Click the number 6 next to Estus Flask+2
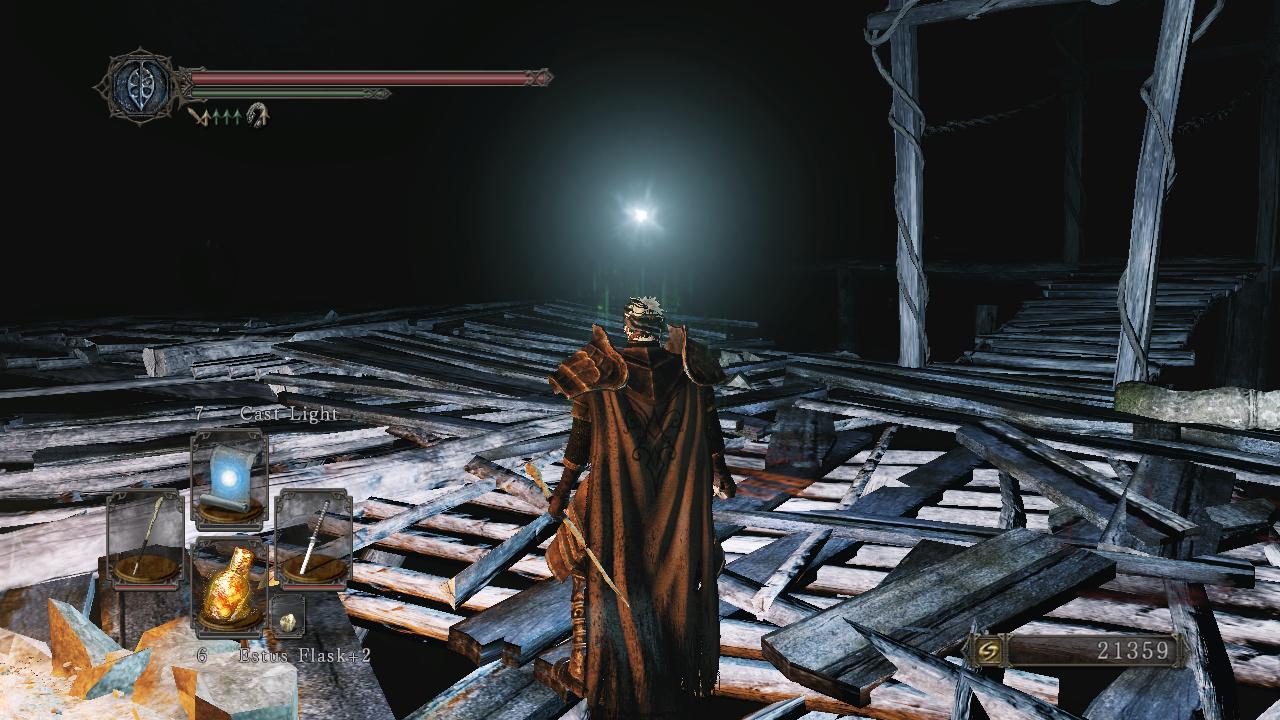Image resolution: width=1280 pixels, height=720 pixels. pyautogui.click(x=201, y=656)
